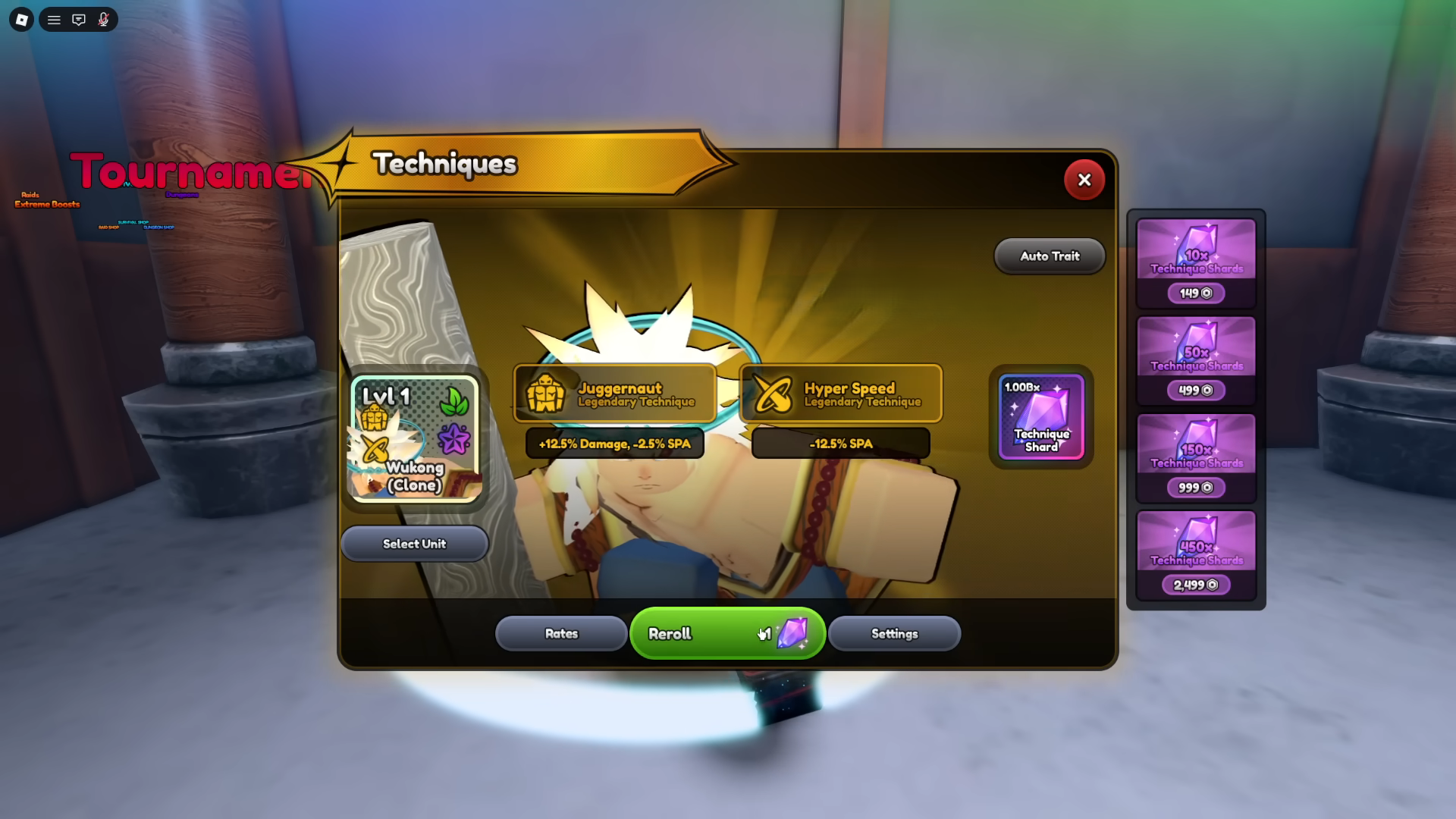1456x819 pixels.
Task: Select the Wukong (Clone) unit card
Action: 415,438
